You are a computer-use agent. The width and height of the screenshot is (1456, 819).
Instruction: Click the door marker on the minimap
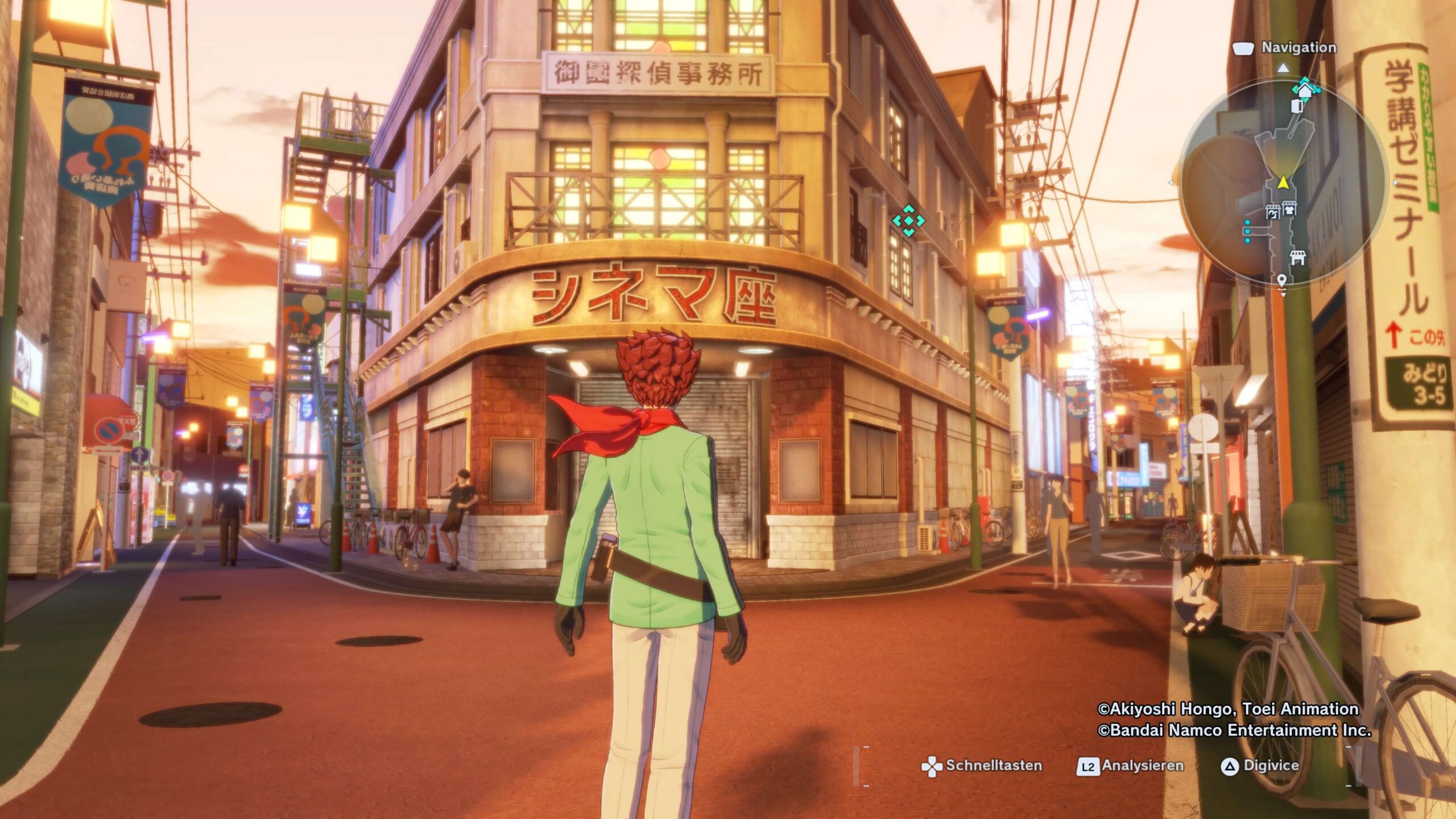pyautogui.click(x=1297, y=106)
